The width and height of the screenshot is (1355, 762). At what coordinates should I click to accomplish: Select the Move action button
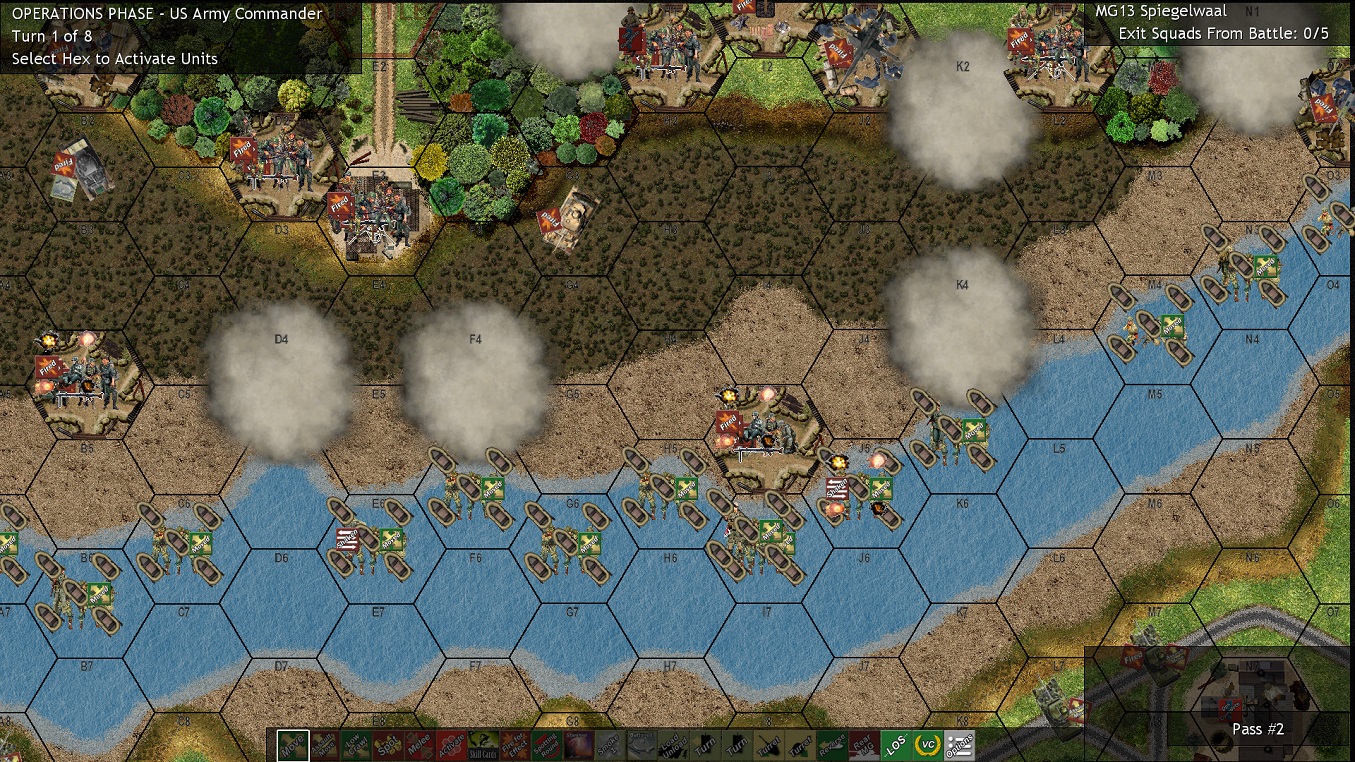point(293,745)
